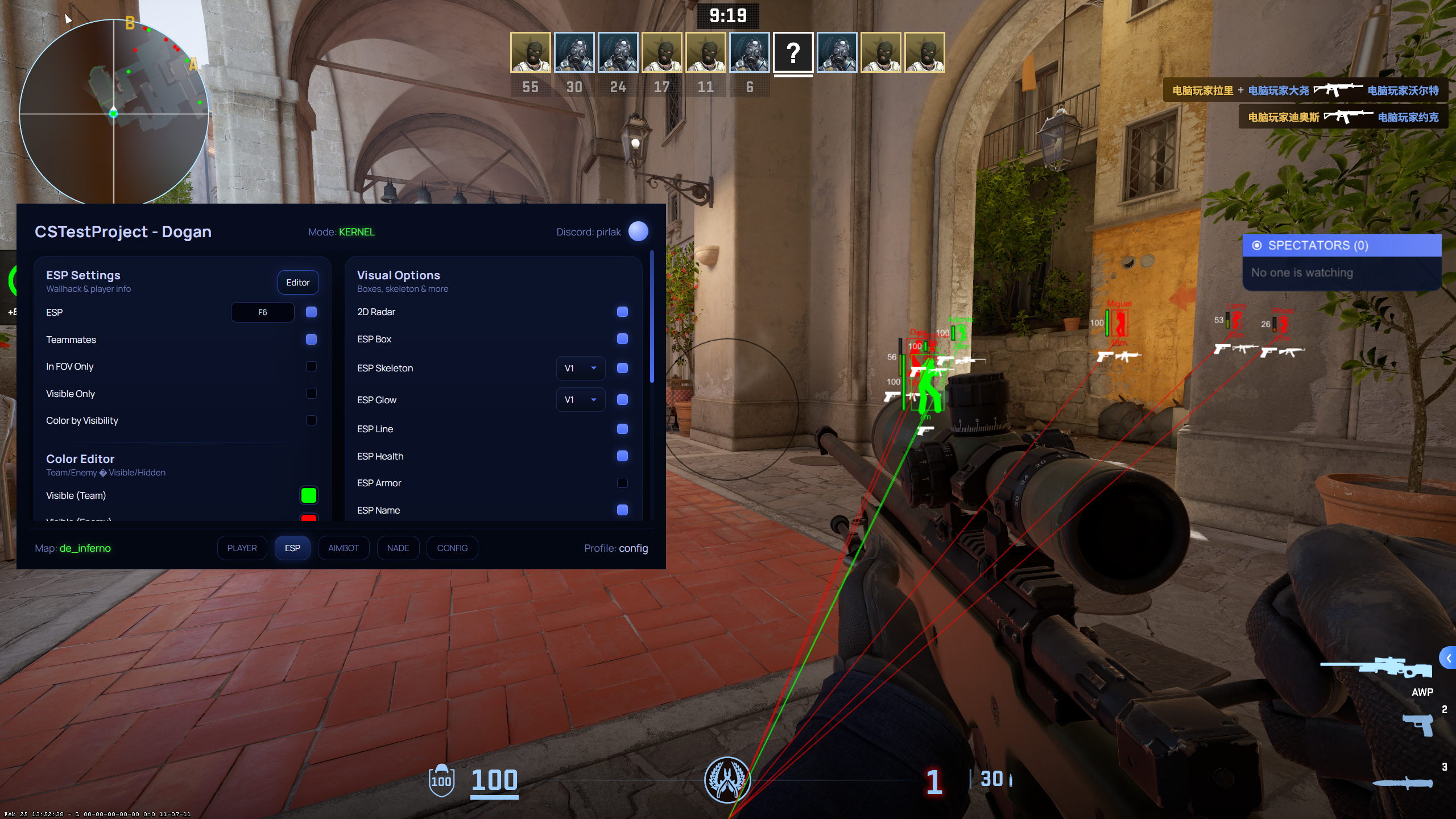This screenshot has height=819, width=1456.
Task: Open the ESP Skeleton V1 dropdown
Action: tap(580, 368)
